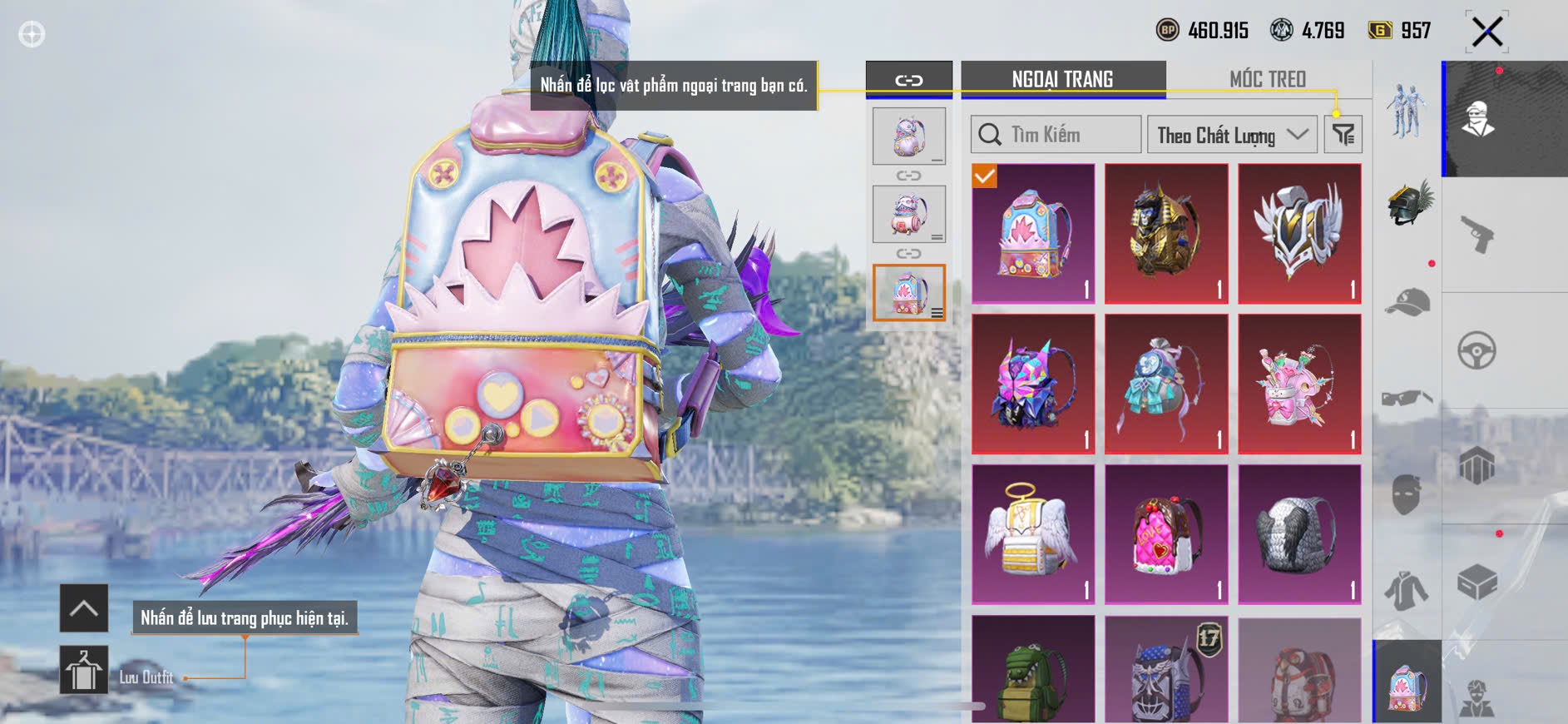Choose the purple crystal backpack skin

pyautogui.click(x=1033, y=384)
